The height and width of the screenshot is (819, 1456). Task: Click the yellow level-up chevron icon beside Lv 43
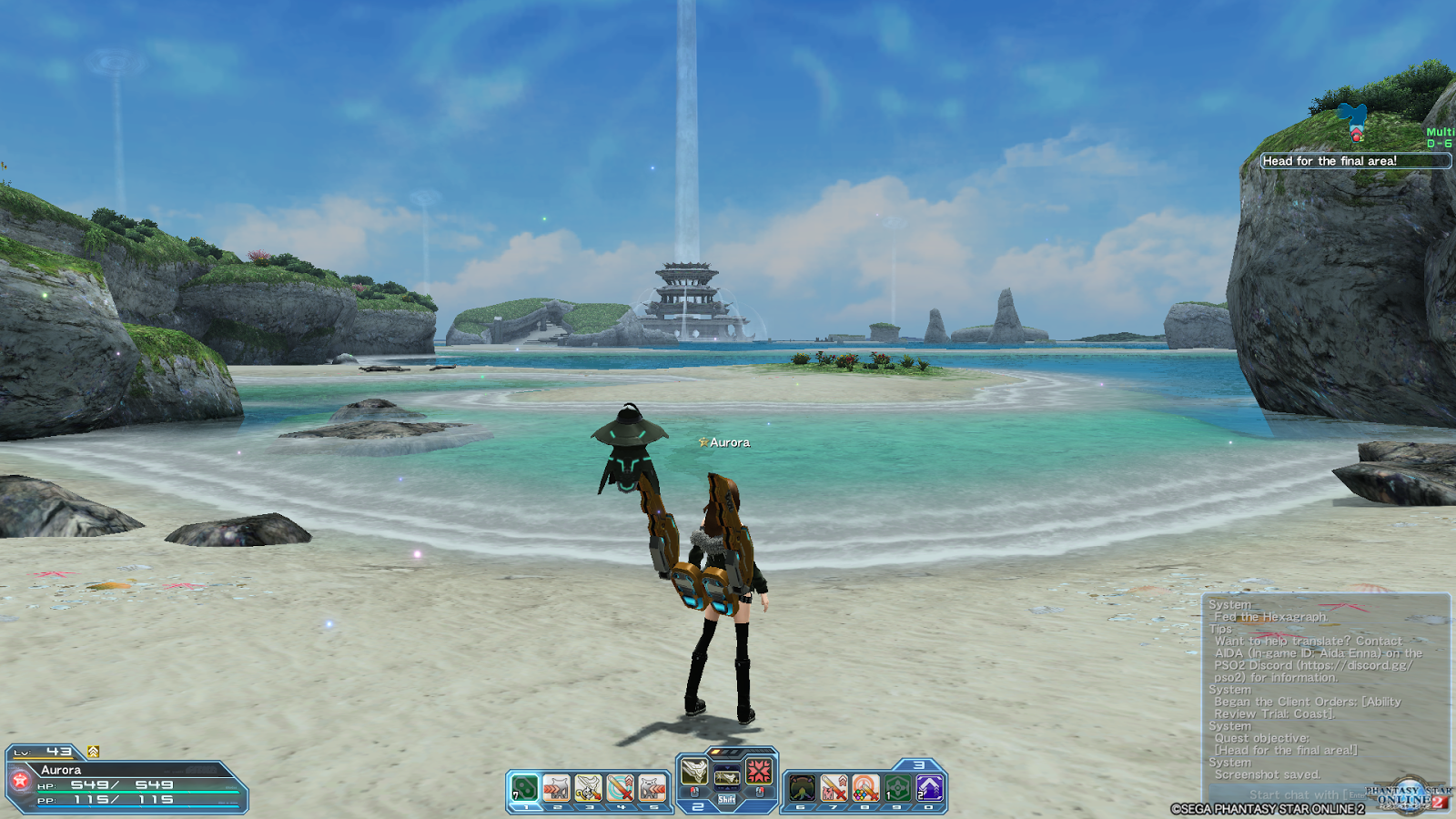pyautogui.click(x=93, y=752)
